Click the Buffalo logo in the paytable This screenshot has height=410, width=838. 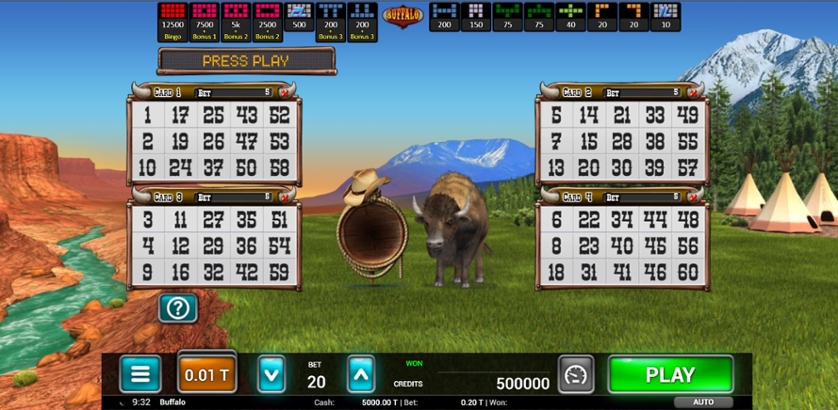tap(403, 18)
